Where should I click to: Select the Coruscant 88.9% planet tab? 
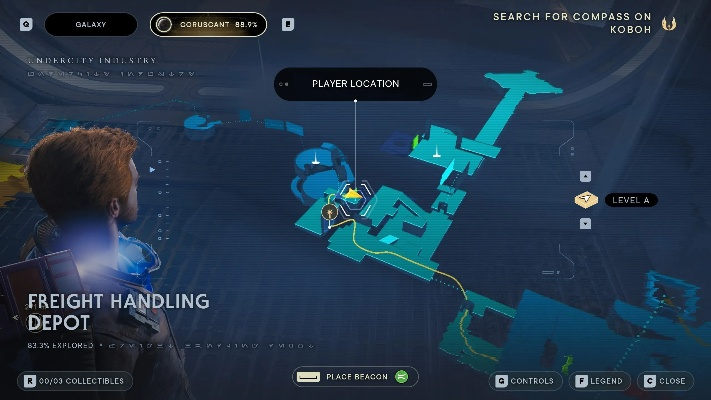pyautogui.click(x=209, y=24)
